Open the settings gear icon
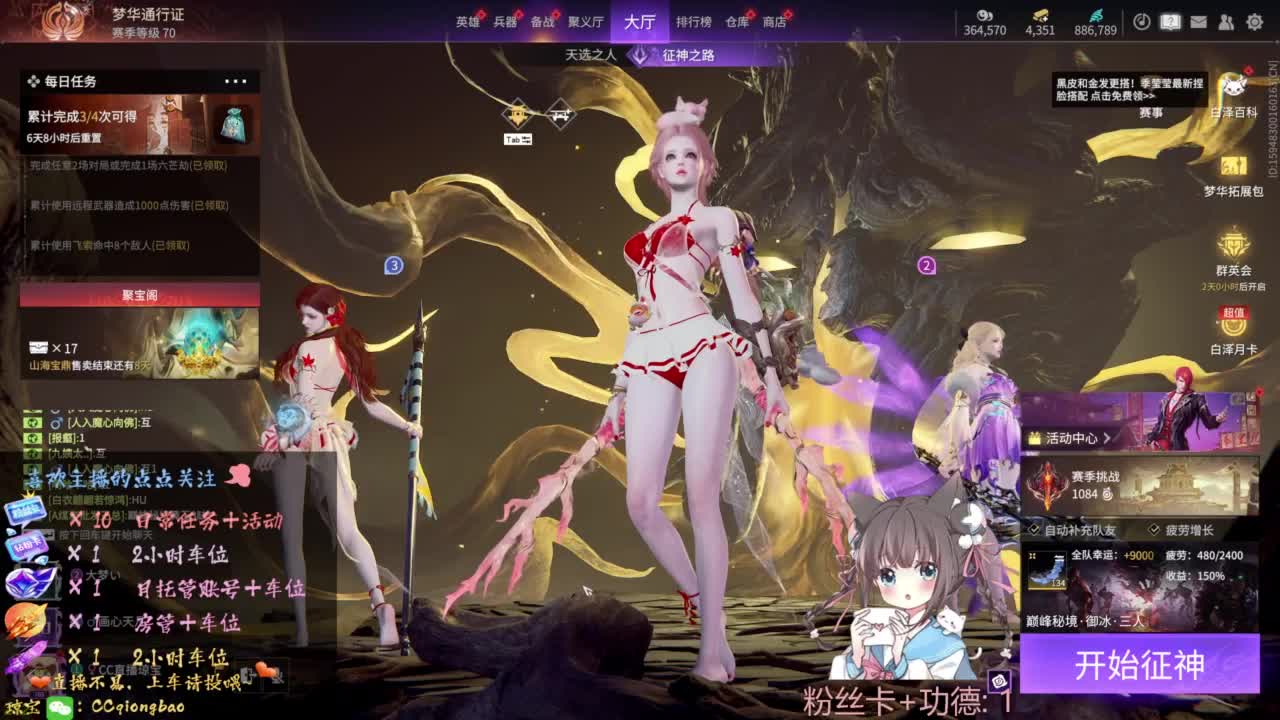 [1255, 20]
